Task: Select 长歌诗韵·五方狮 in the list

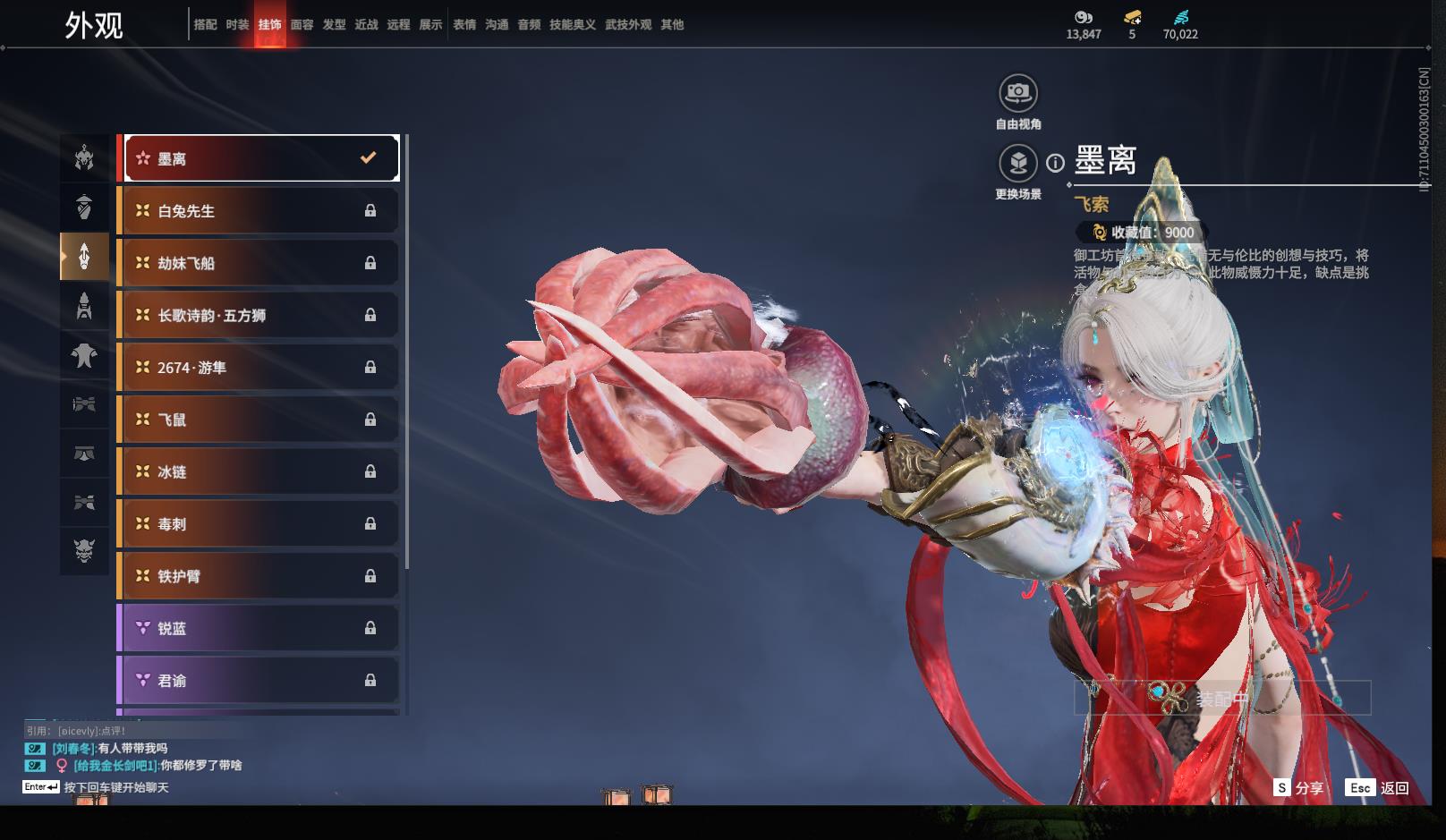Action: [x=259, y=315]
